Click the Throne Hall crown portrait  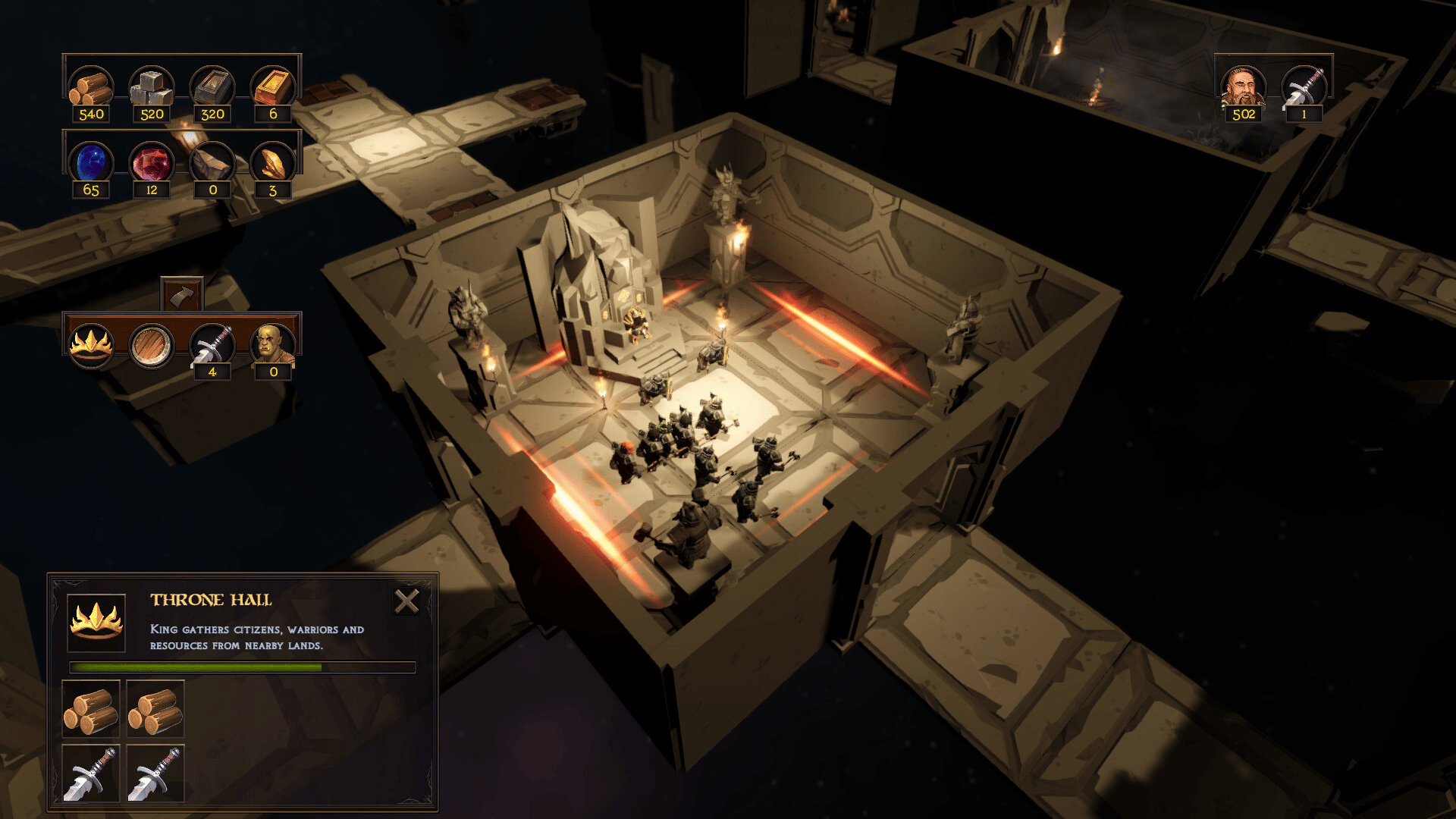coord(96,623)
